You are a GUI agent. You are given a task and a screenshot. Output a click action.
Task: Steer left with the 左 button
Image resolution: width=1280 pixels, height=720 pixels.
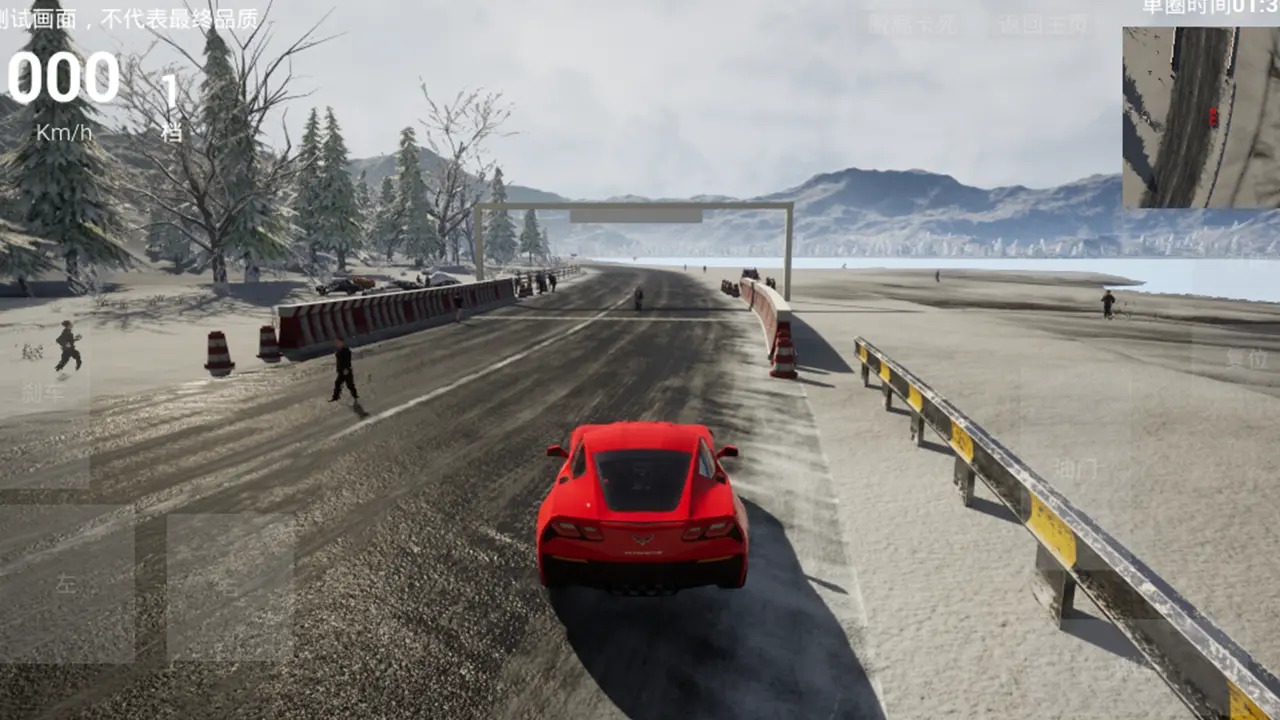(x=67, y=585)
